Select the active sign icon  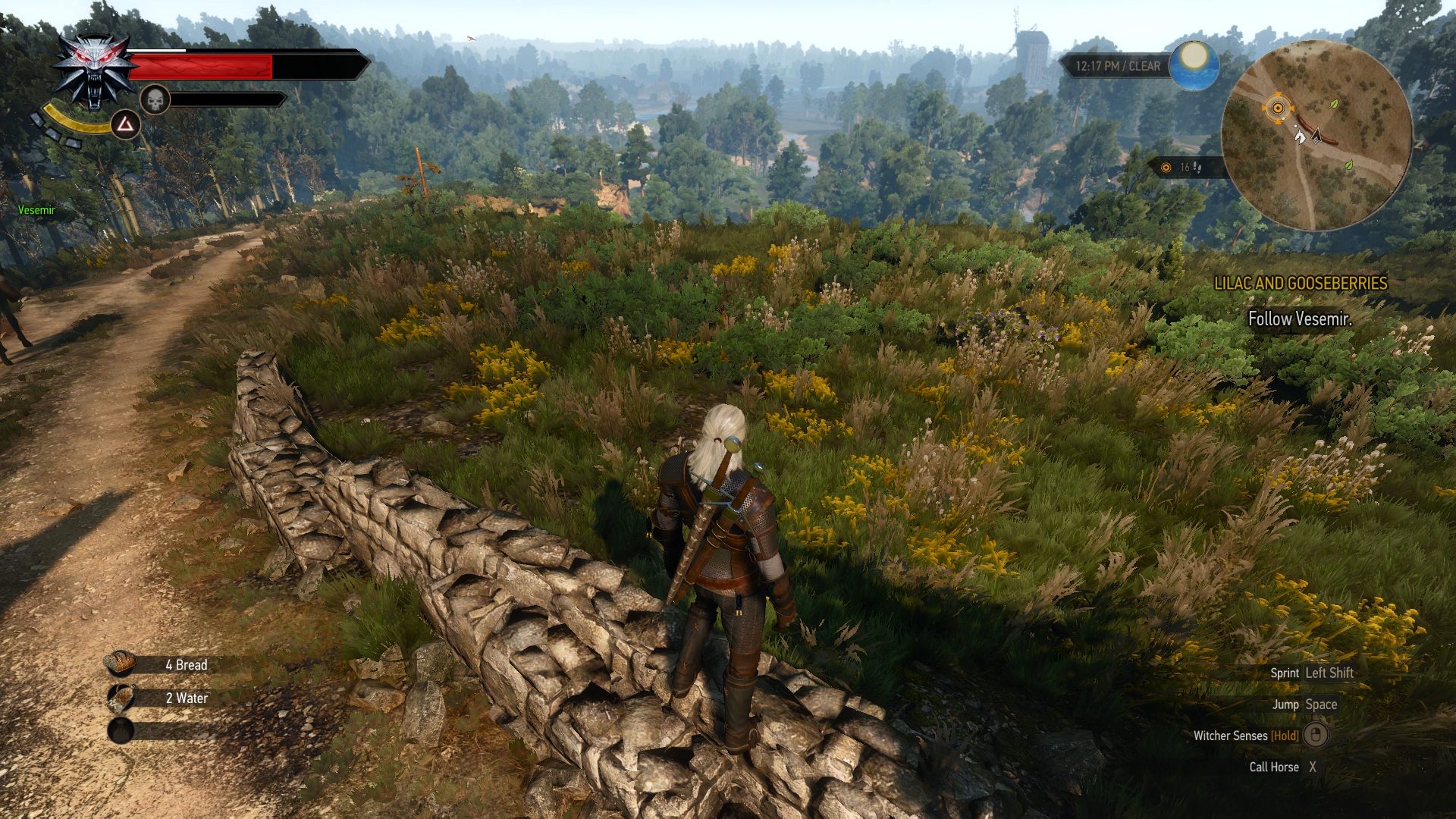(x=126, y=124)
